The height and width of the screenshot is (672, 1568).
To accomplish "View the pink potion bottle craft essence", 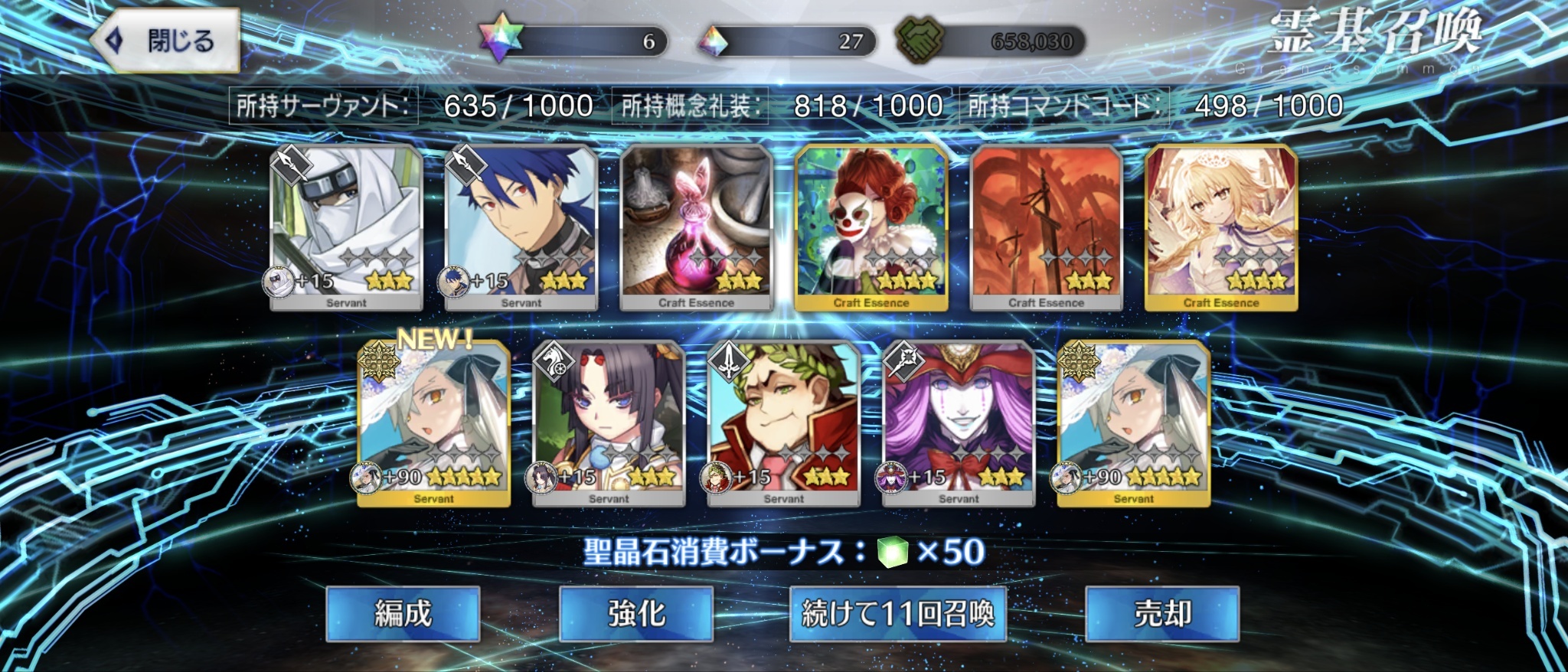I will [696, 227].
